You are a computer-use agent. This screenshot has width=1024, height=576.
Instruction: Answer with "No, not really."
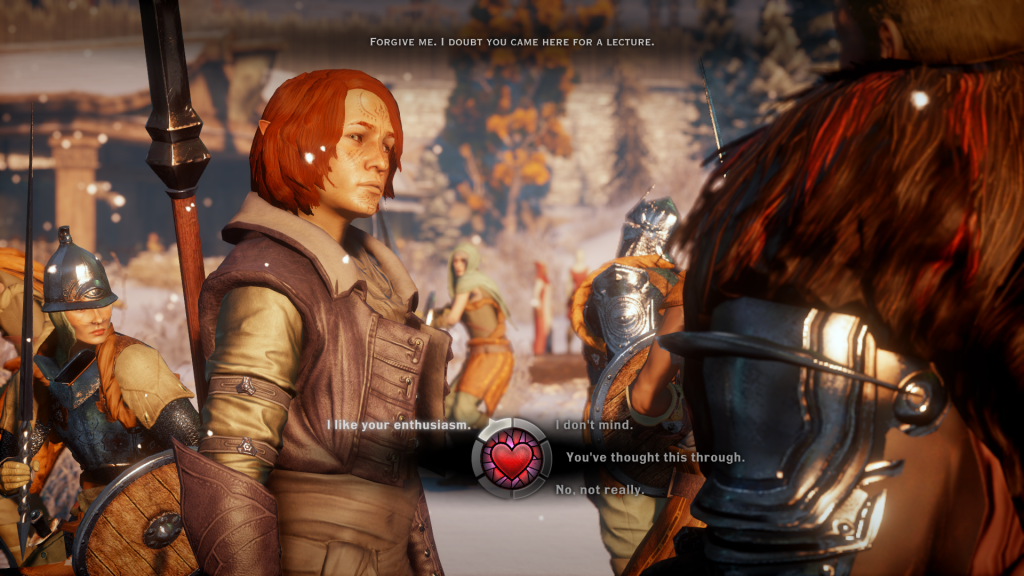pos(600,490)
